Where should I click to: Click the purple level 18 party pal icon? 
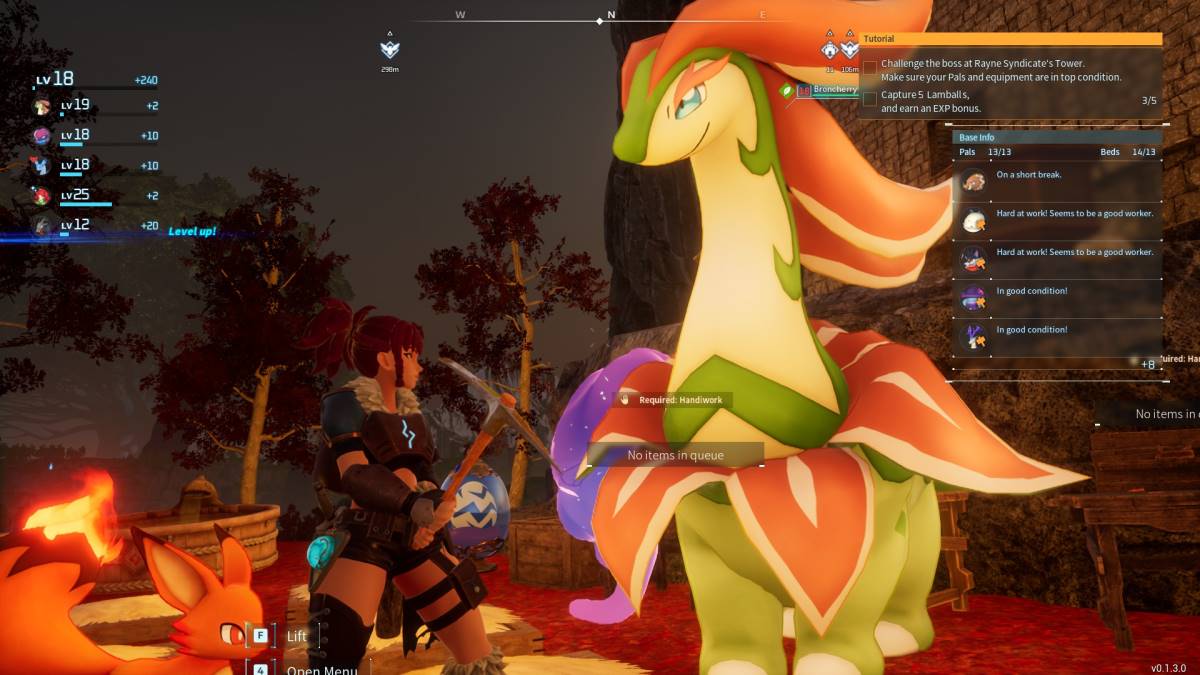43,135
